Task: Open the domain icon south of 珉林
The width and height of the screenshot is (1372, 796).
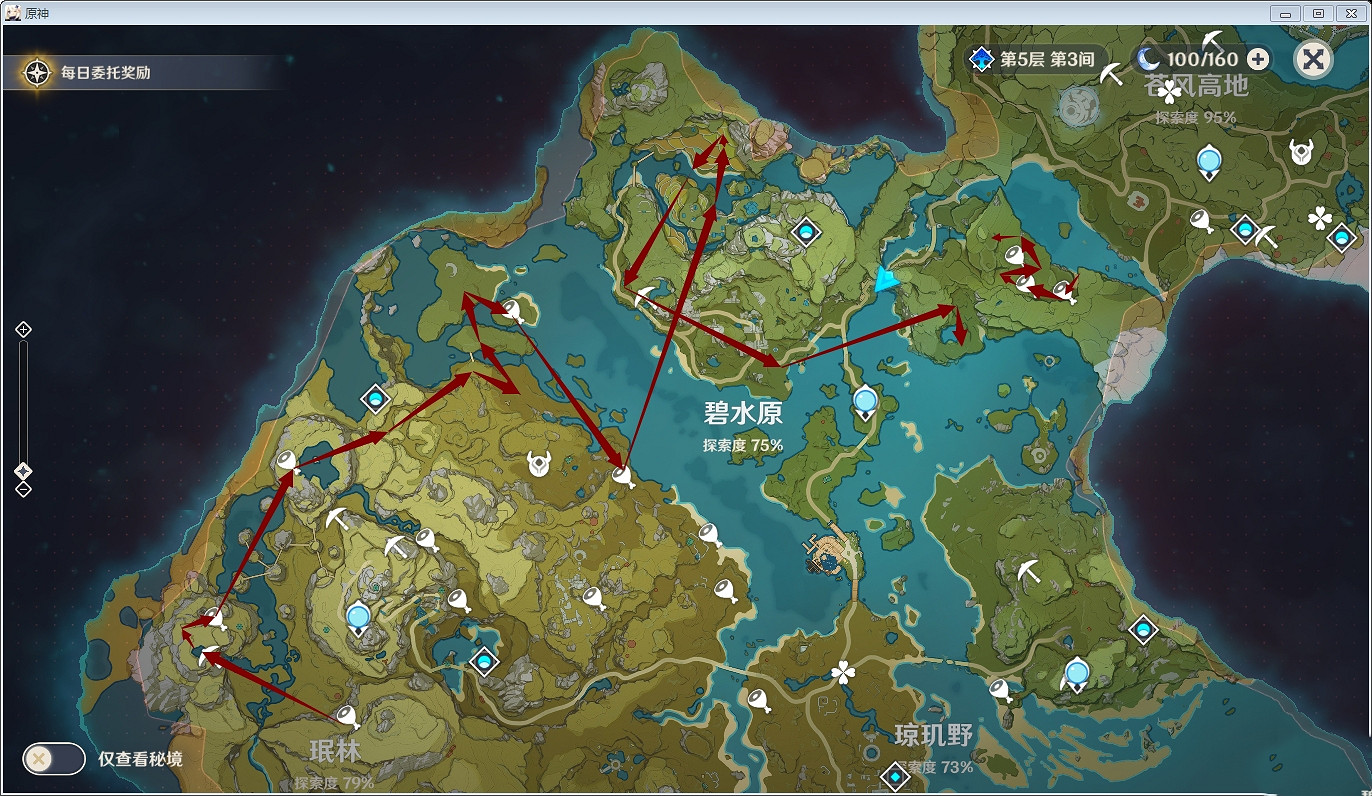Action: (483, 661)
